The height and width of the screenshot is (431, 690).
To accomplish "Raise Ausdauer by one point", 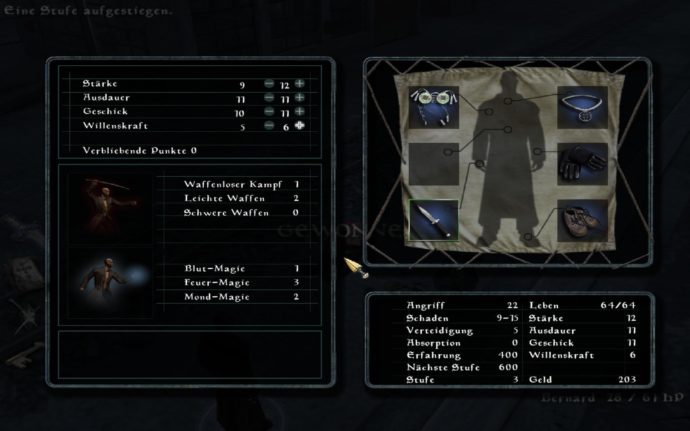I will point(300,98).
